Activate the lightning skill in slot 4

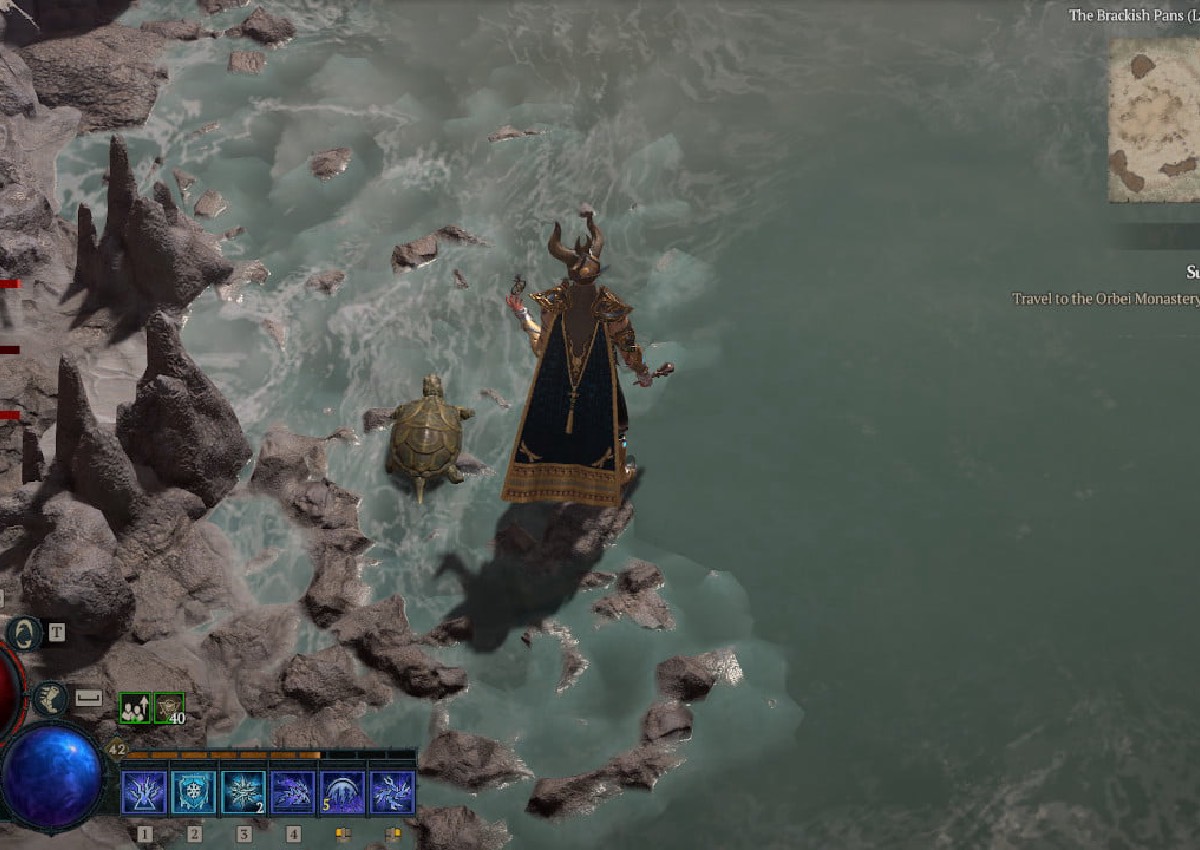click(x=293, y=792)
